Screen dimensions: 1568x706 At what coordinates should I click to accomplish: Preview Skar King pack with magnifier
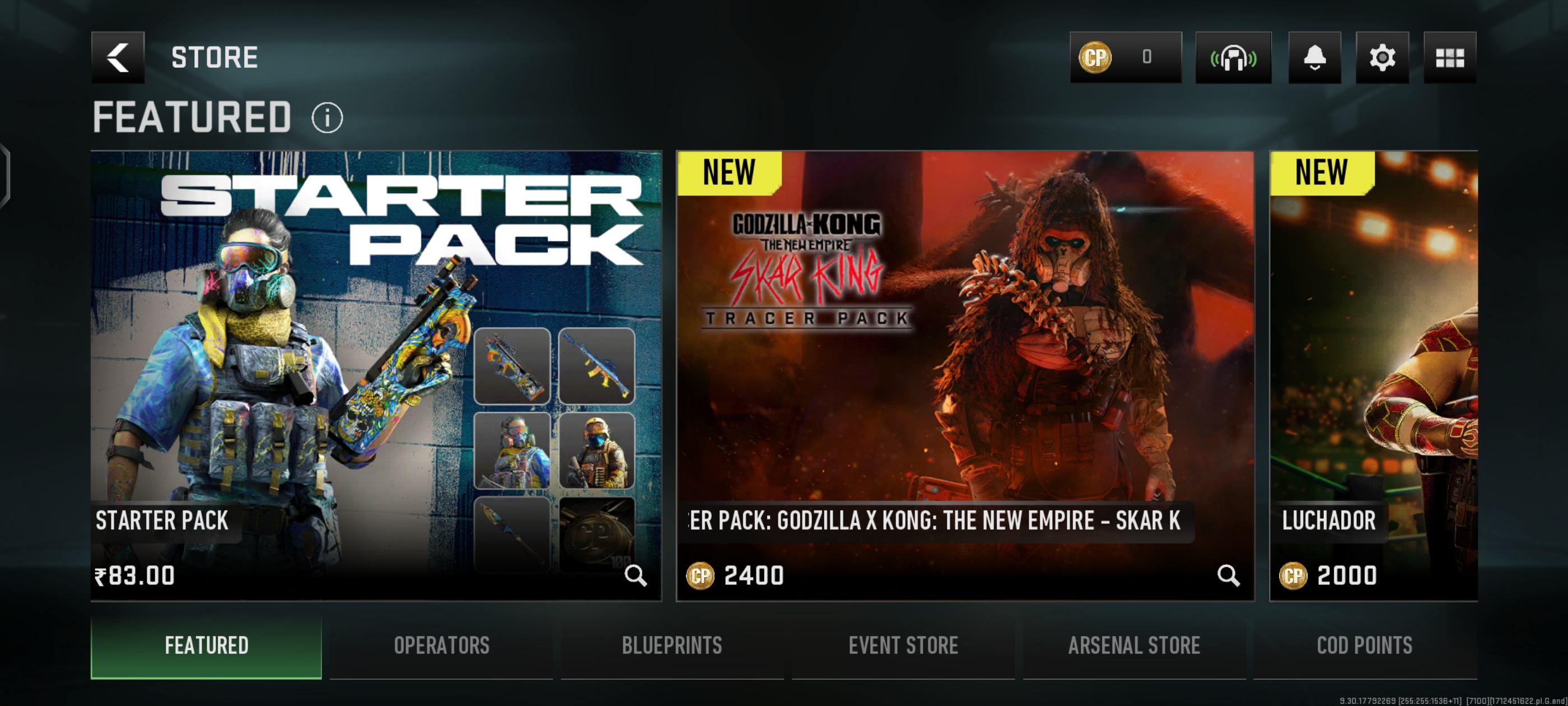coord(1228,575)
